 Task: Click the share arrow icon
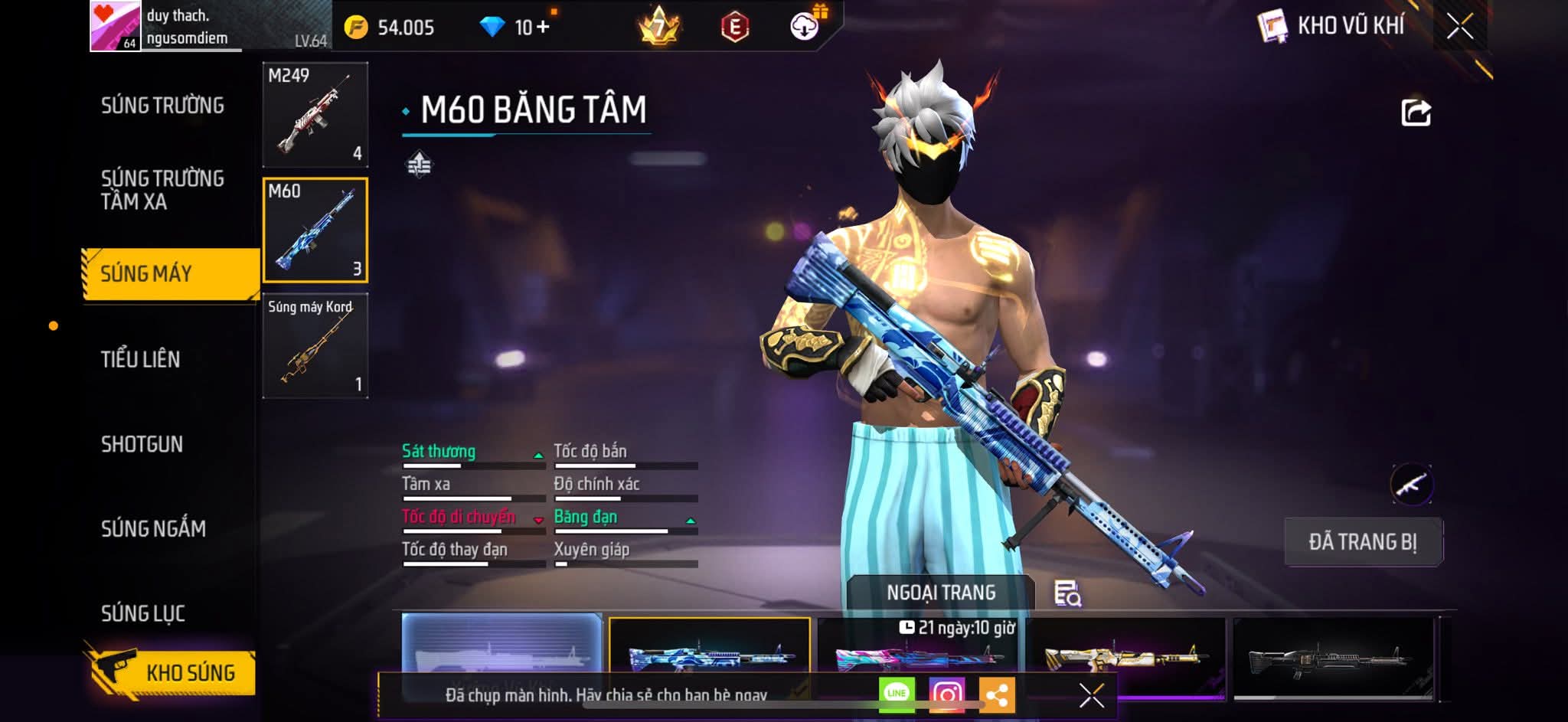pyautogui.click(x=1416, y=113)
